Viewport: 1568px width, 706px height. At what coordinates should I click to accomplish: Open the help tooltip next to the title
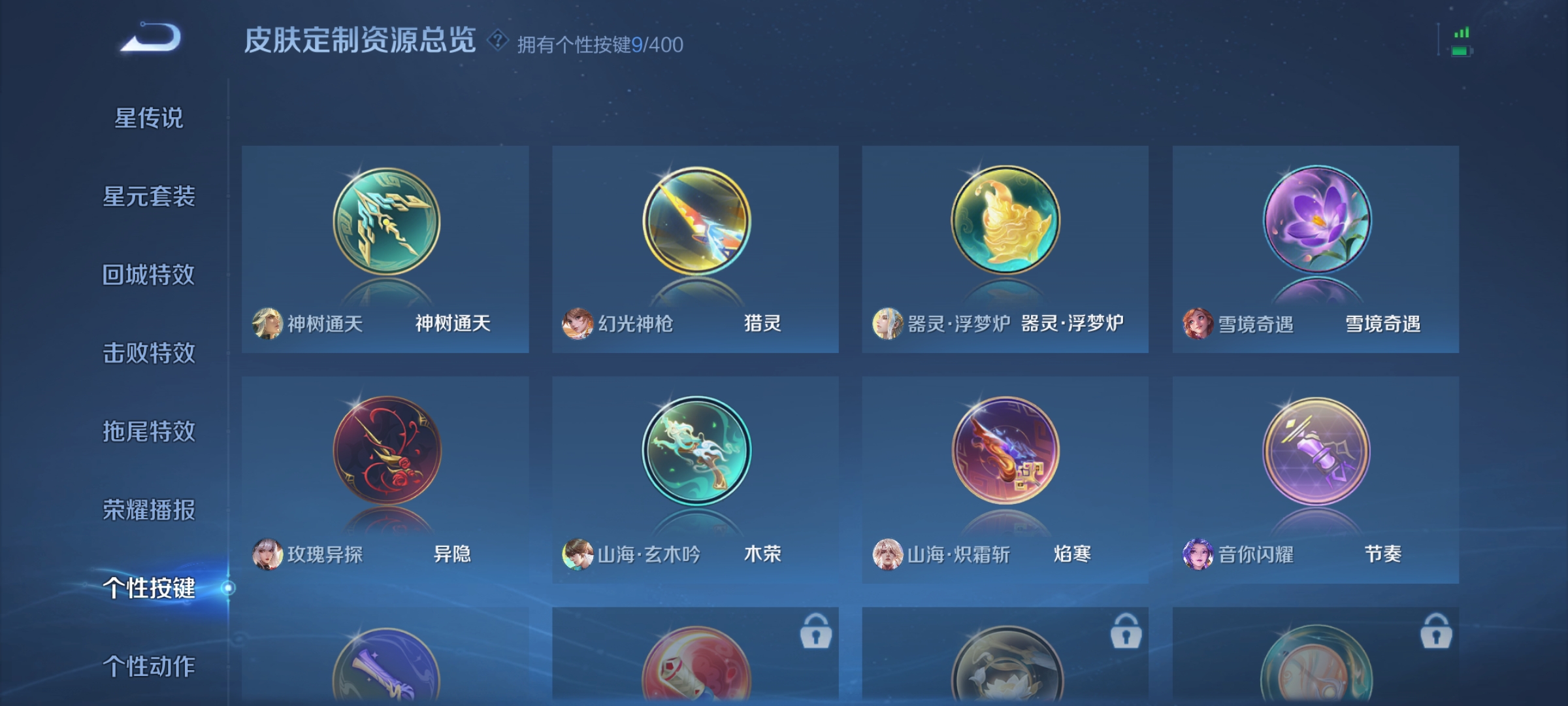click(498, 41)
